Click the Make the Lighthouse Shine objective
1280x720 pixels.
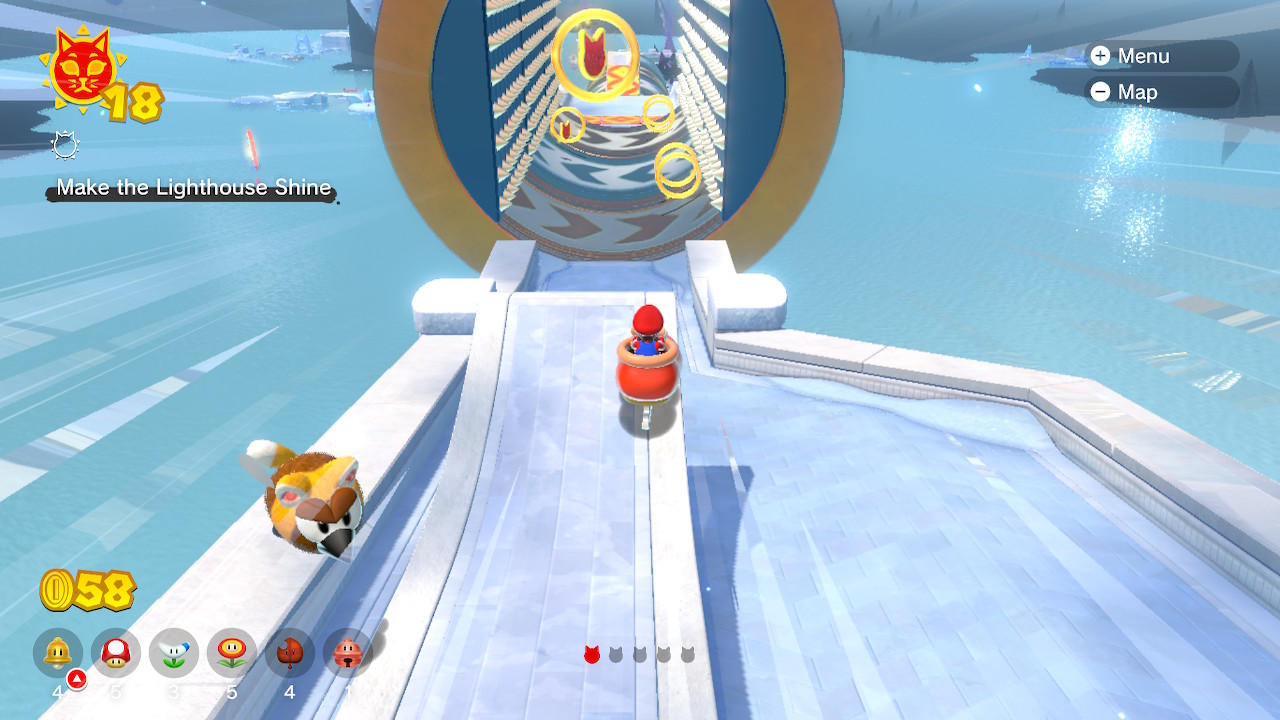193,188
